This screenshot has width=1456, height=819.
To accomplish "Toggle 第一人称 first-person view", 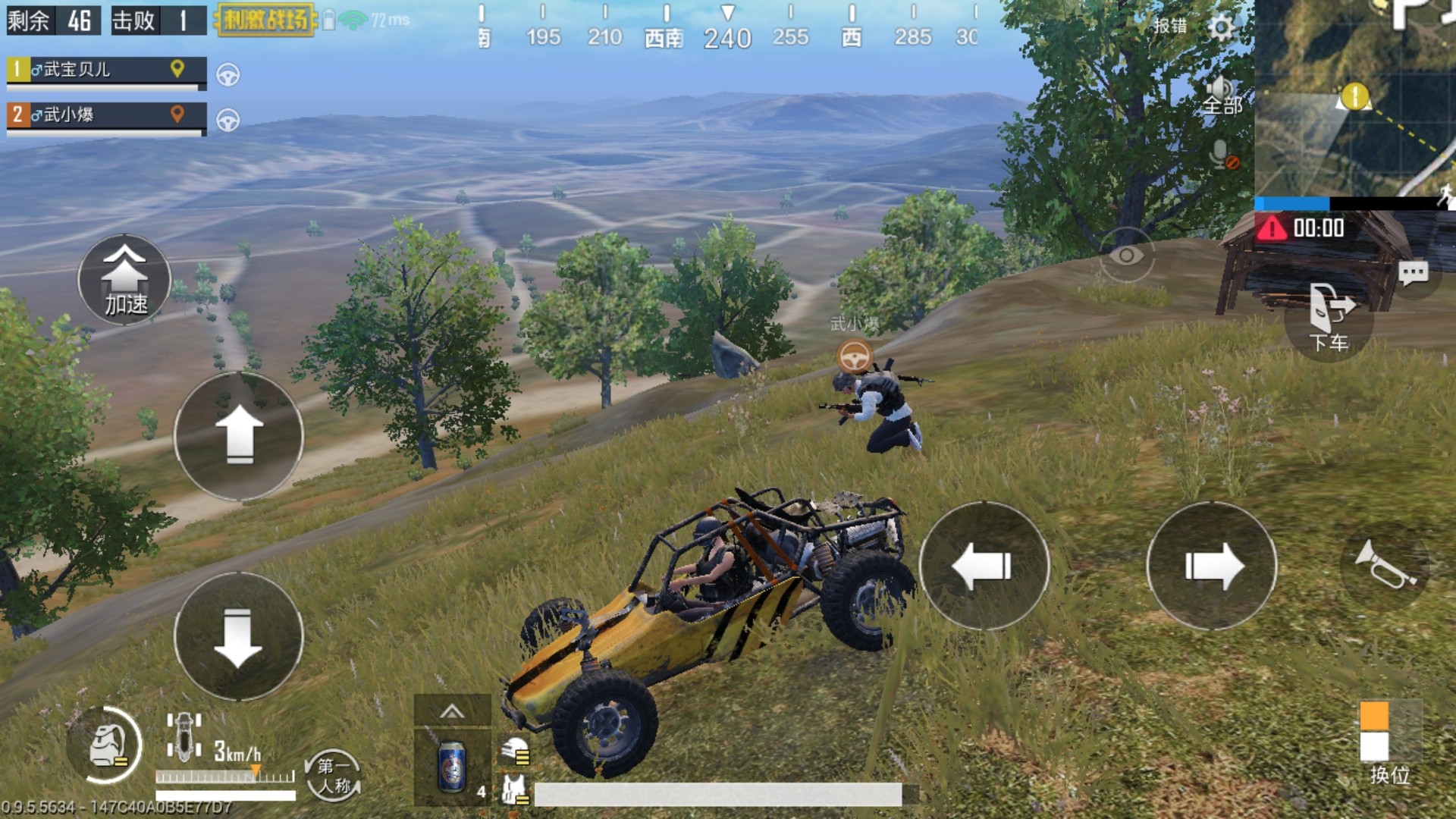I will point(334,775).
